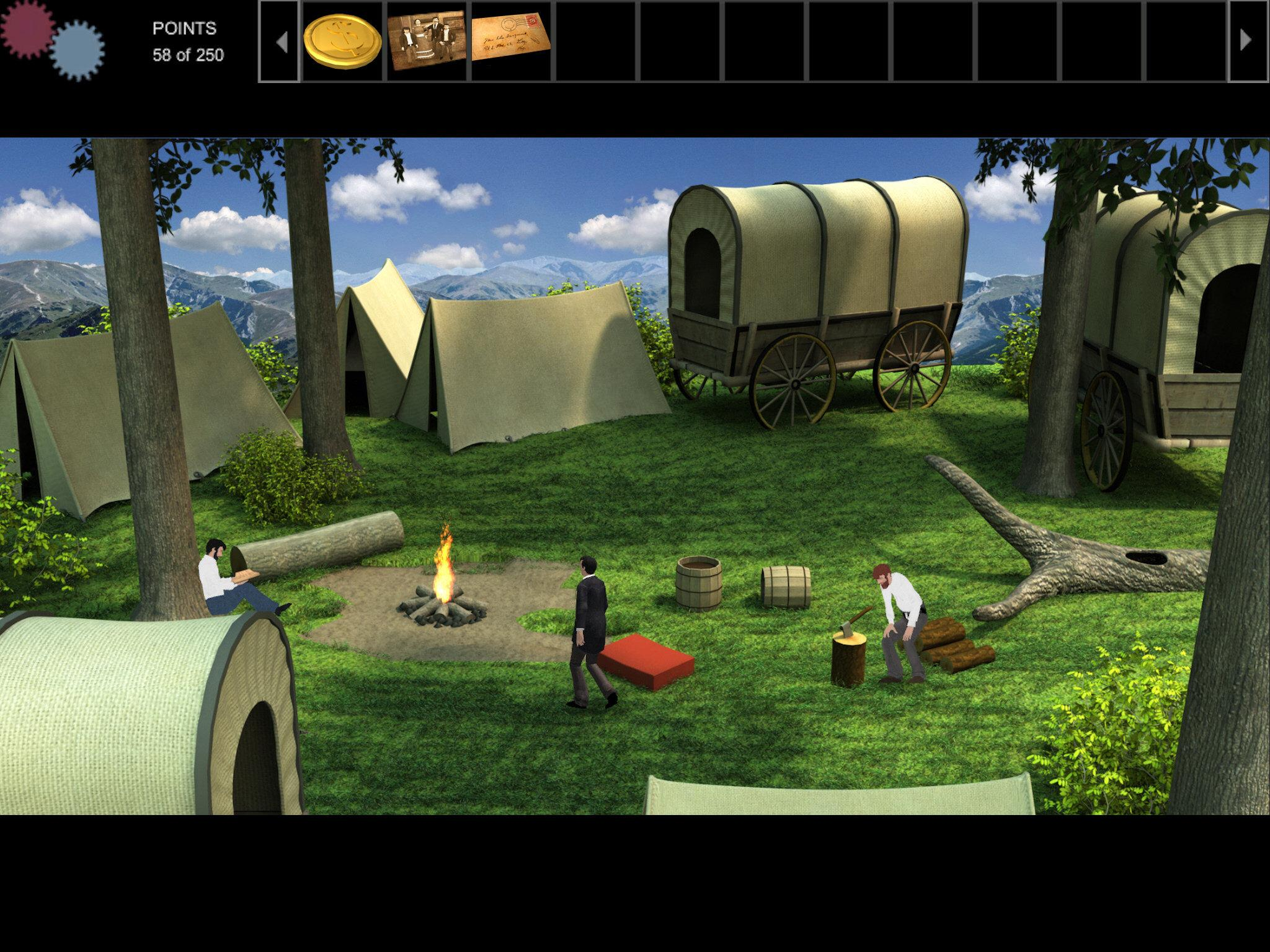This screenshot has width=1270, height=952.
Task: Show more inventory items with right arrow
Action: [x=1246, y=40]
